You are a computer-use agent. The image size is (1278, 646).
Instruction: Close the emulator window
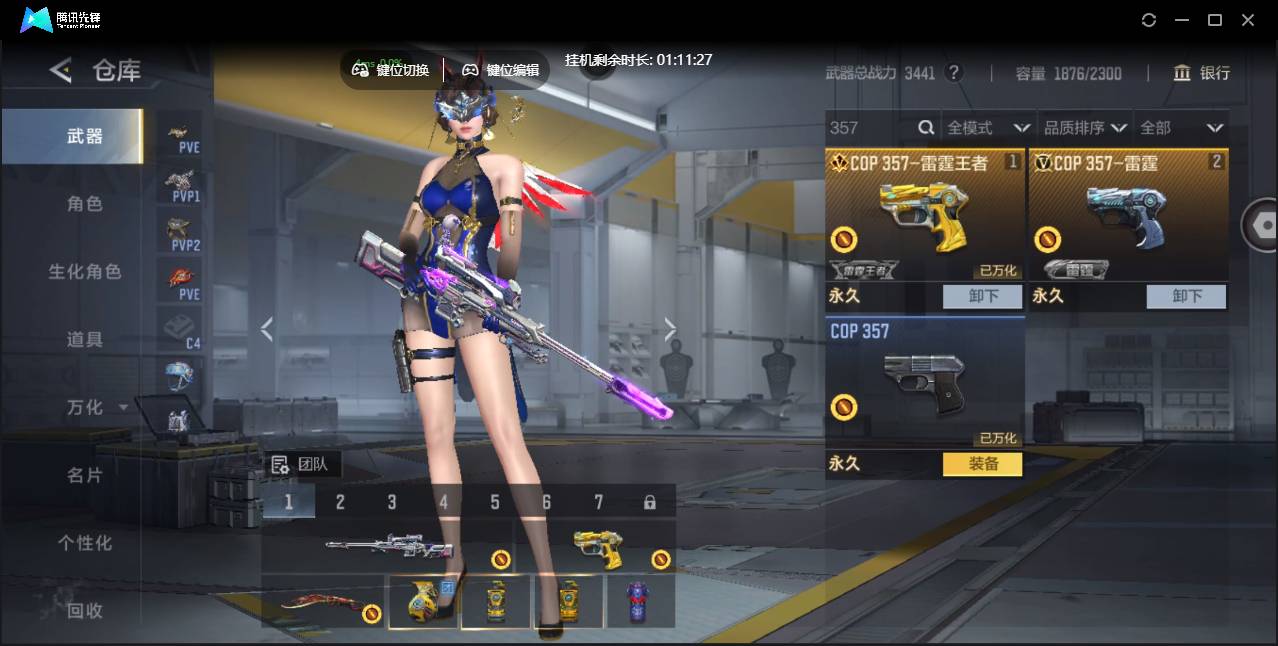pyautogui.click(x=1248, y=20)
